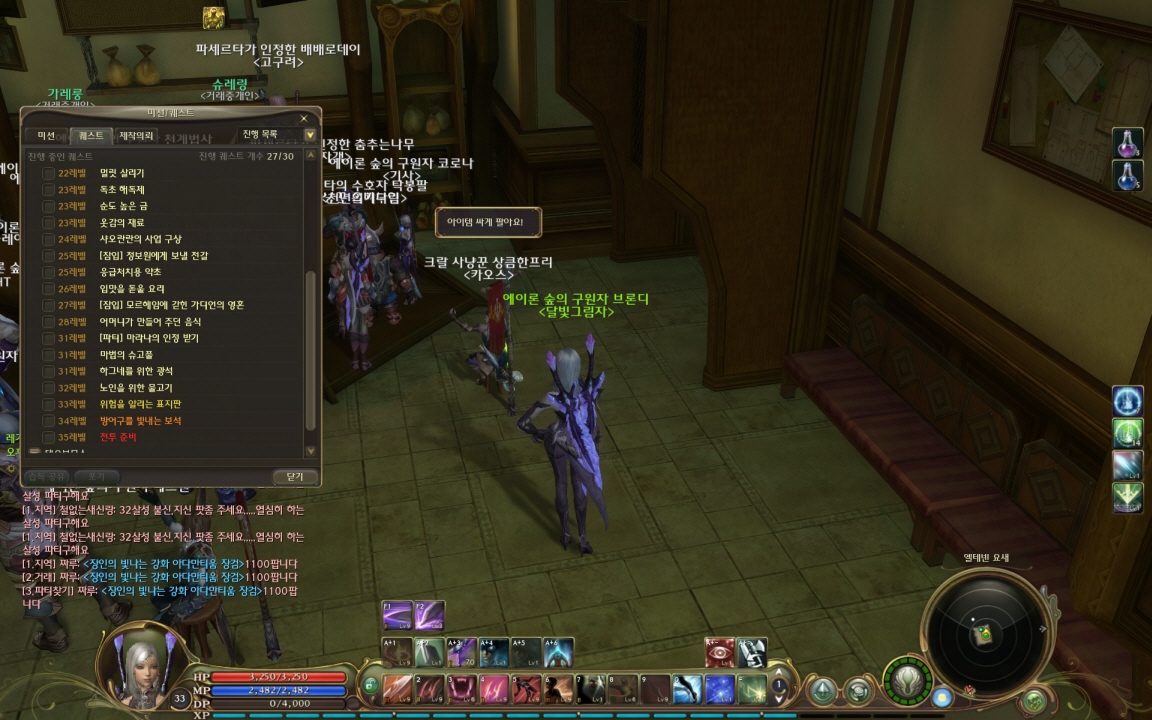Switch to the 제작의뢰 tab
This screenshot has height=720, width=1152.
click(136, 135)
